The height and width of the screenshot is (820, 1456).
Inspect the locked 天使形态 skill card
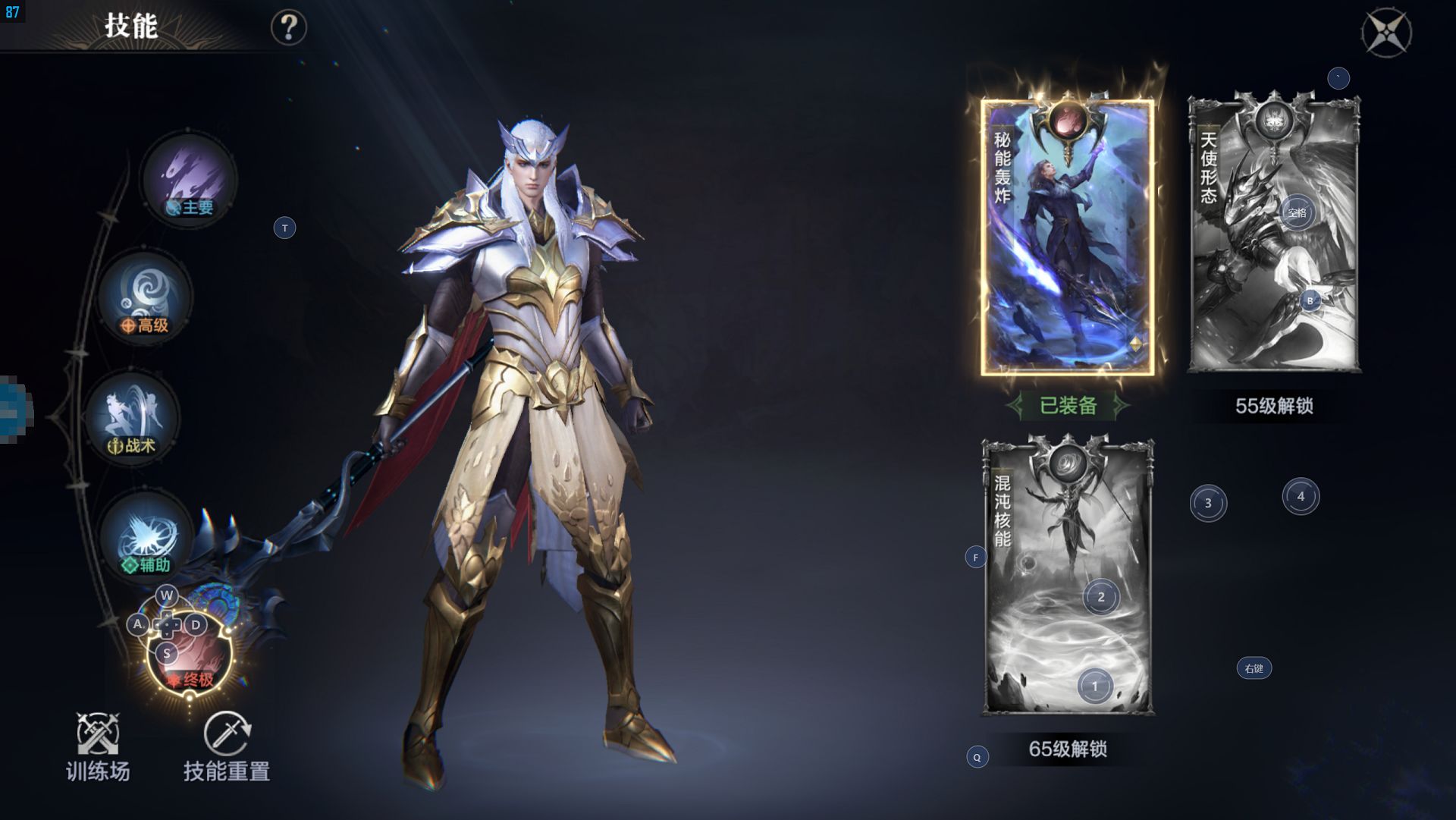(1274, 235)
